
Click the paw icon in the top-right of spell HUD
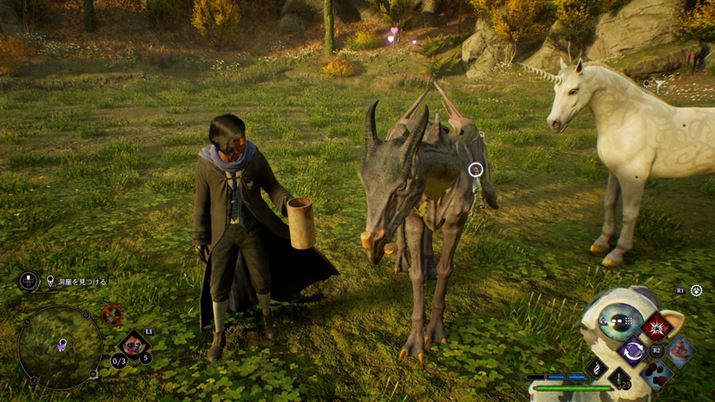click(x=696, y=290)
